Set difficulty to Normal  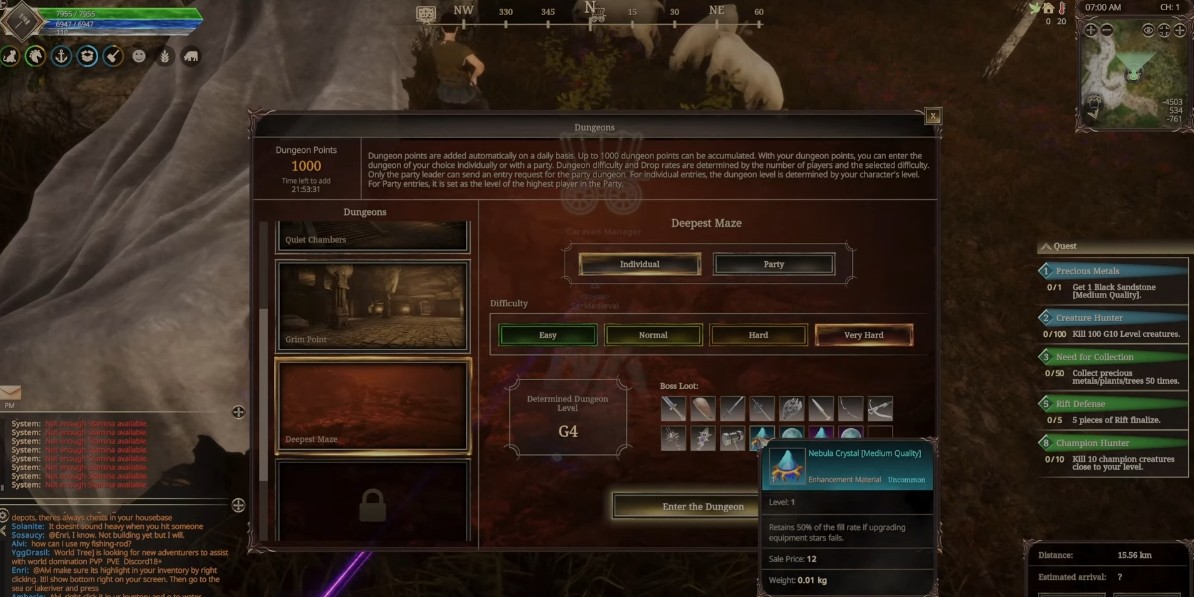point(653,335)
